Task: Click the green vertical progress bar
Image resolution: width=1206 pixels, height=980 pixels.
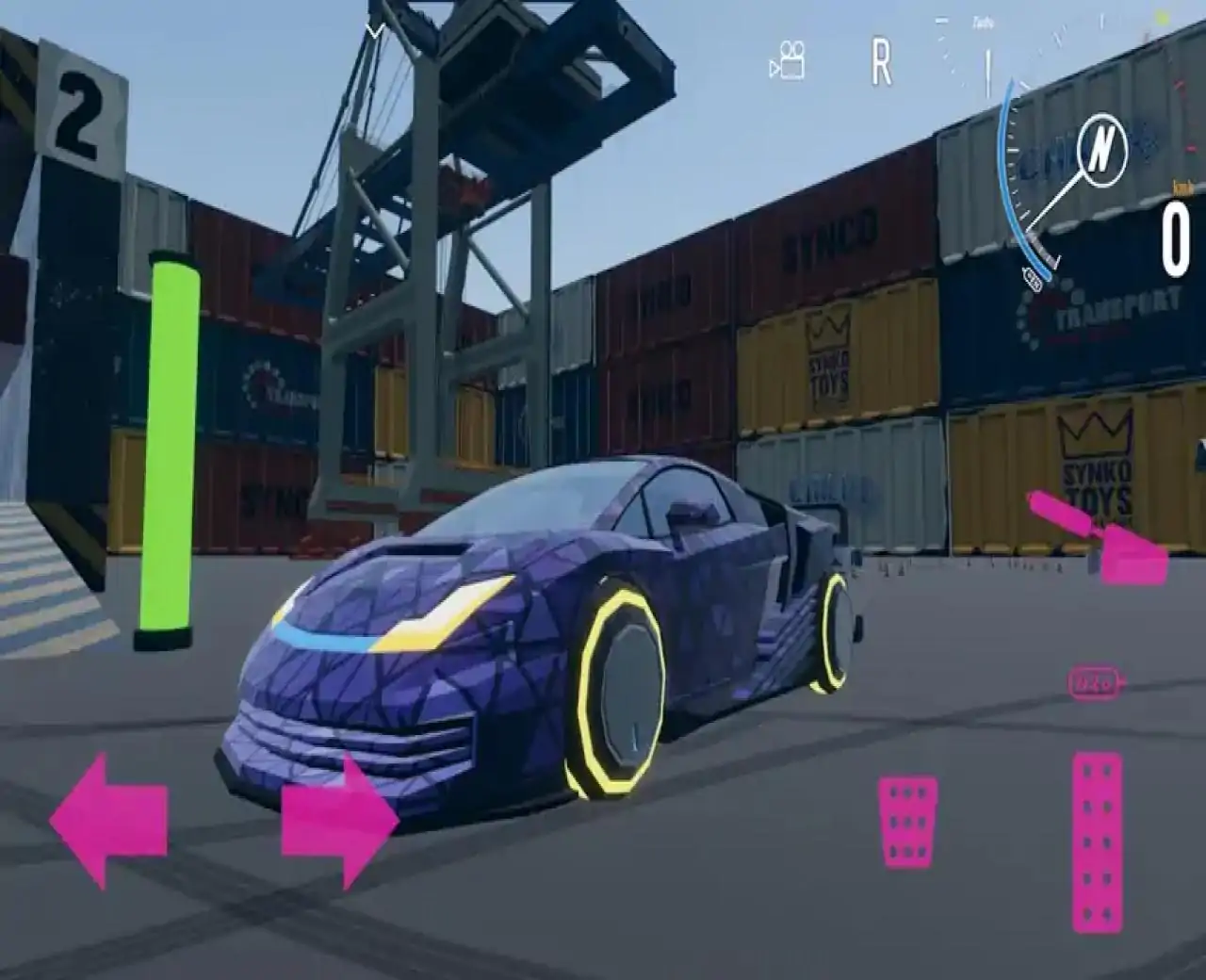Action: [x=168, y=443]
